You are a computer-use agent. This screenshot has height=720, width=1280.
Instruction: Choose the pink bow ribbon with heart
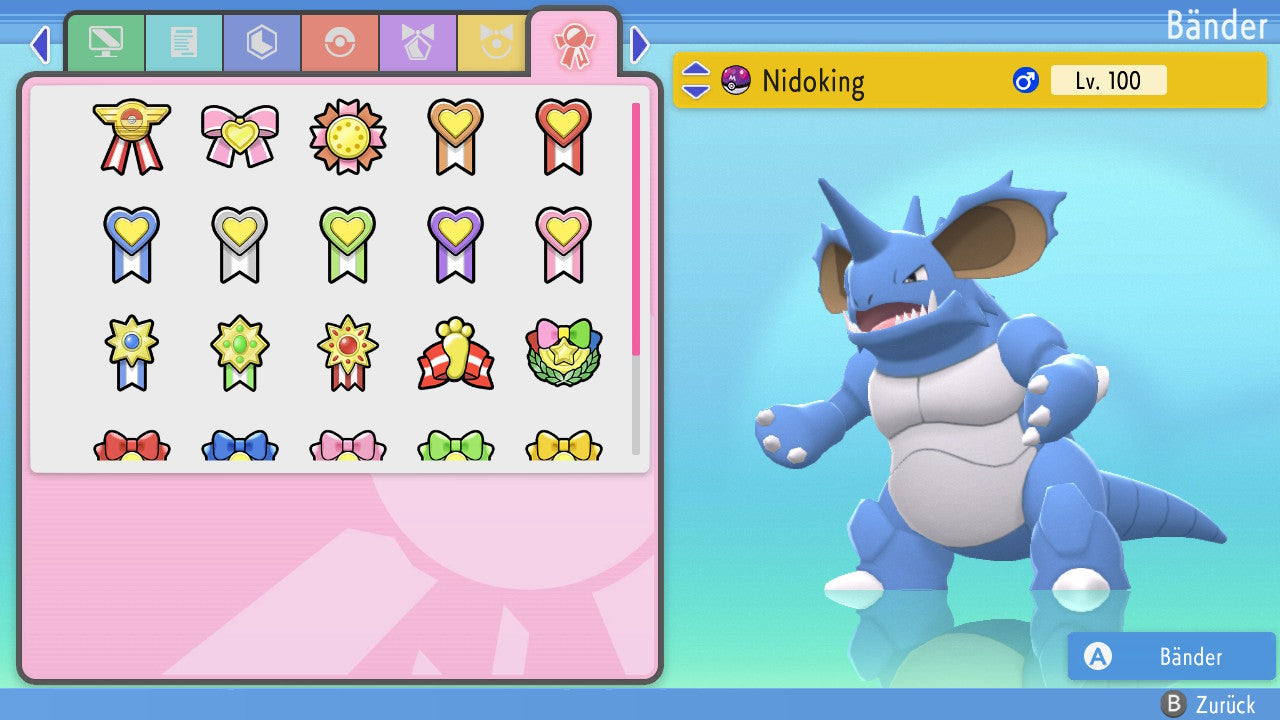pyautogui.click(x=240, y=136)
